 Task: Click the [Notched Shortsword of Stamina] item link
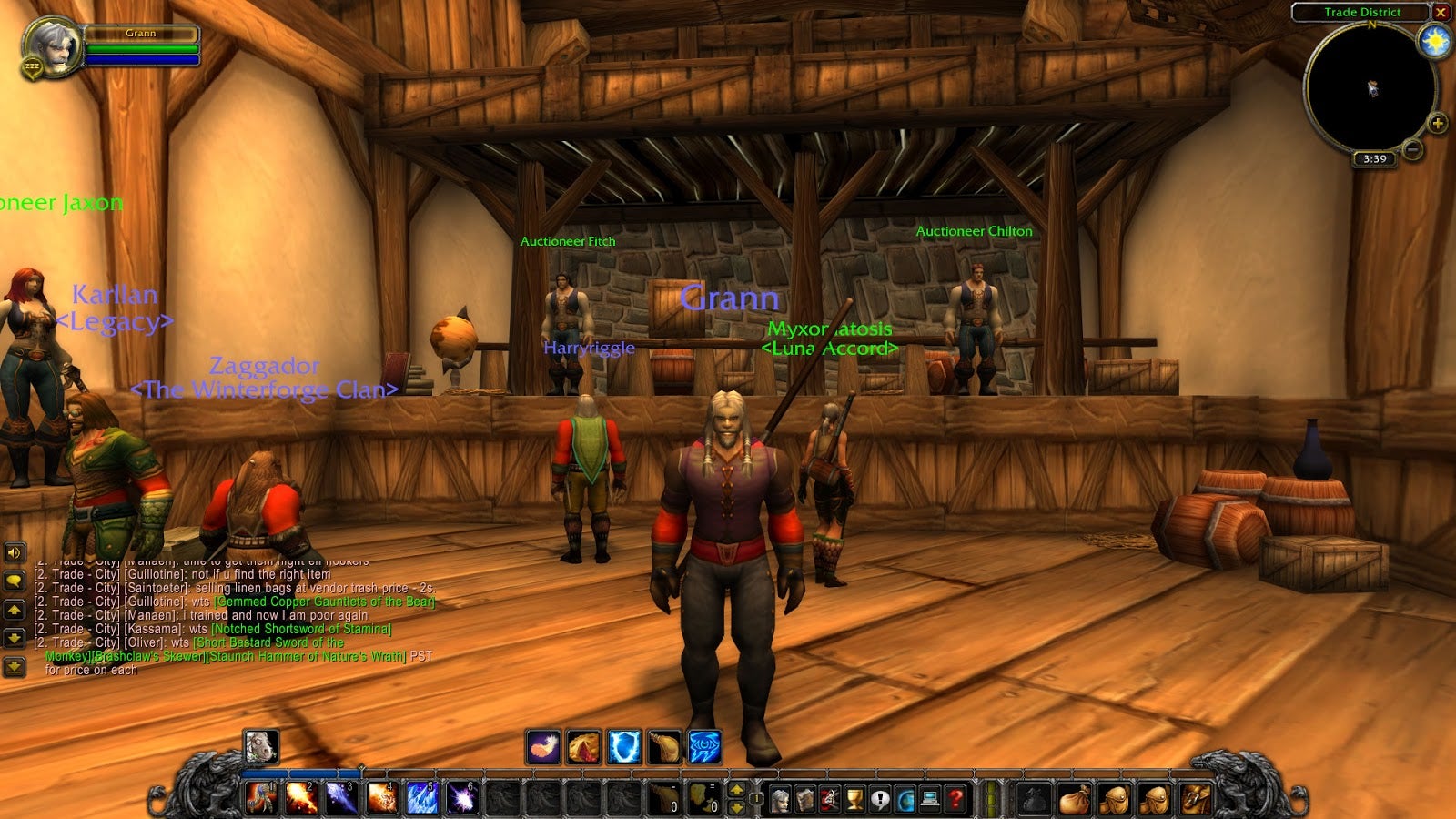point(300,630)
